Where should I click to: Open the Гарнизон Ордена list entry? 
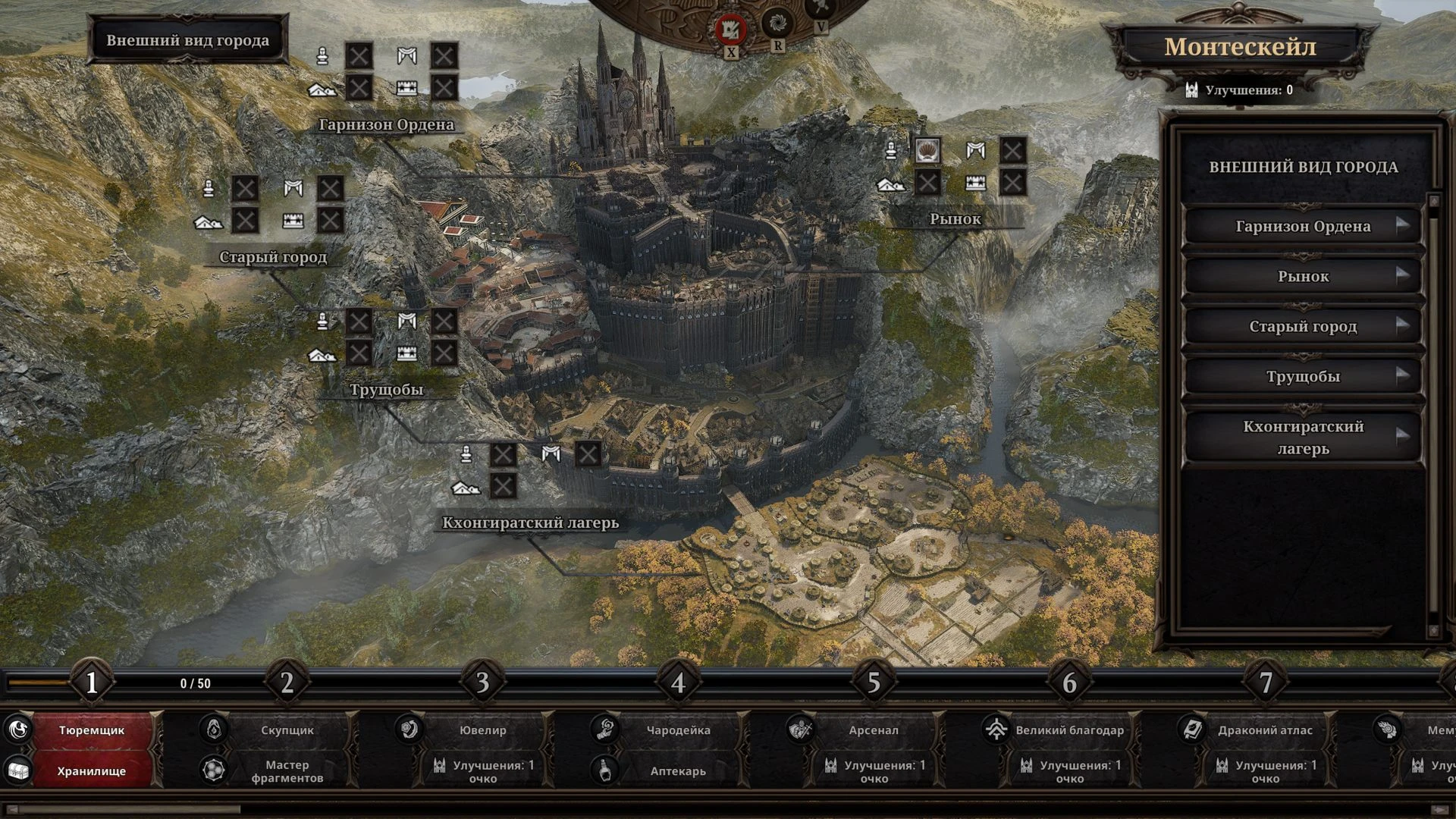[x=1302, y=226]
